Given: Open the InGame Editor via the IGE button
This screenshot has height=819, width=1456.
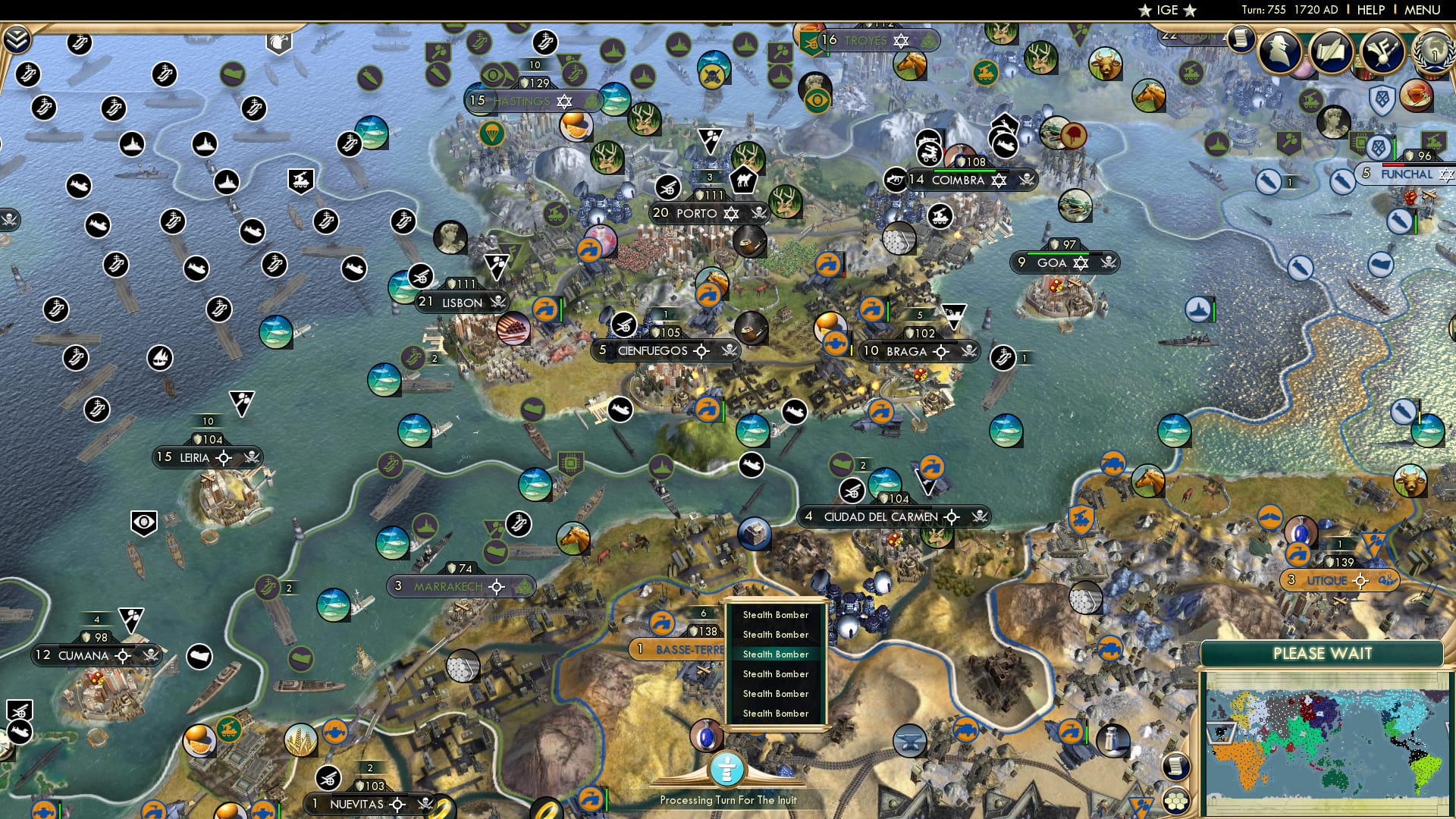Looking at the screenshot, I should tap(1166, 10).
